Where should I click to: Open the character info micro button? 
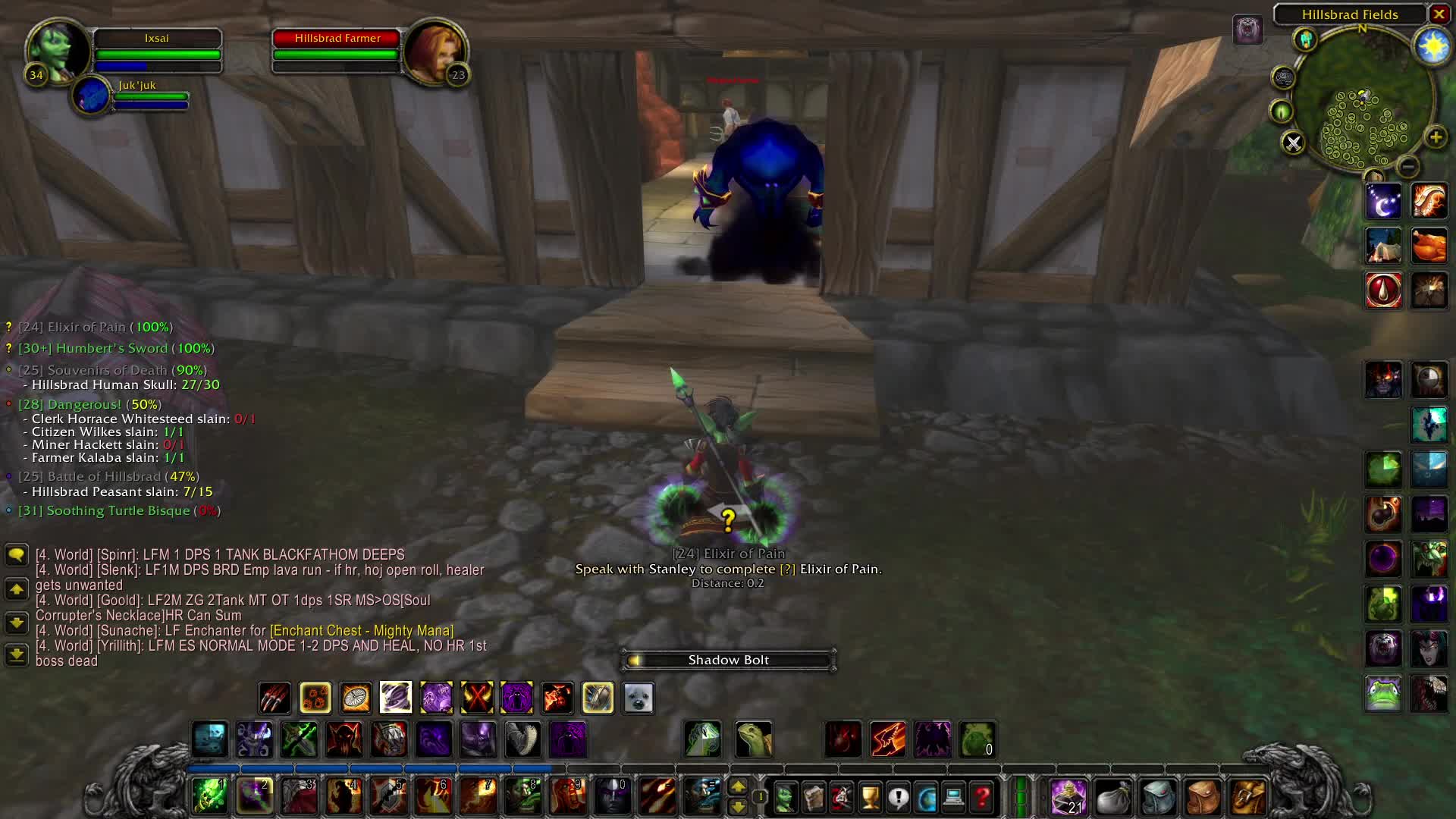point(785,797)
